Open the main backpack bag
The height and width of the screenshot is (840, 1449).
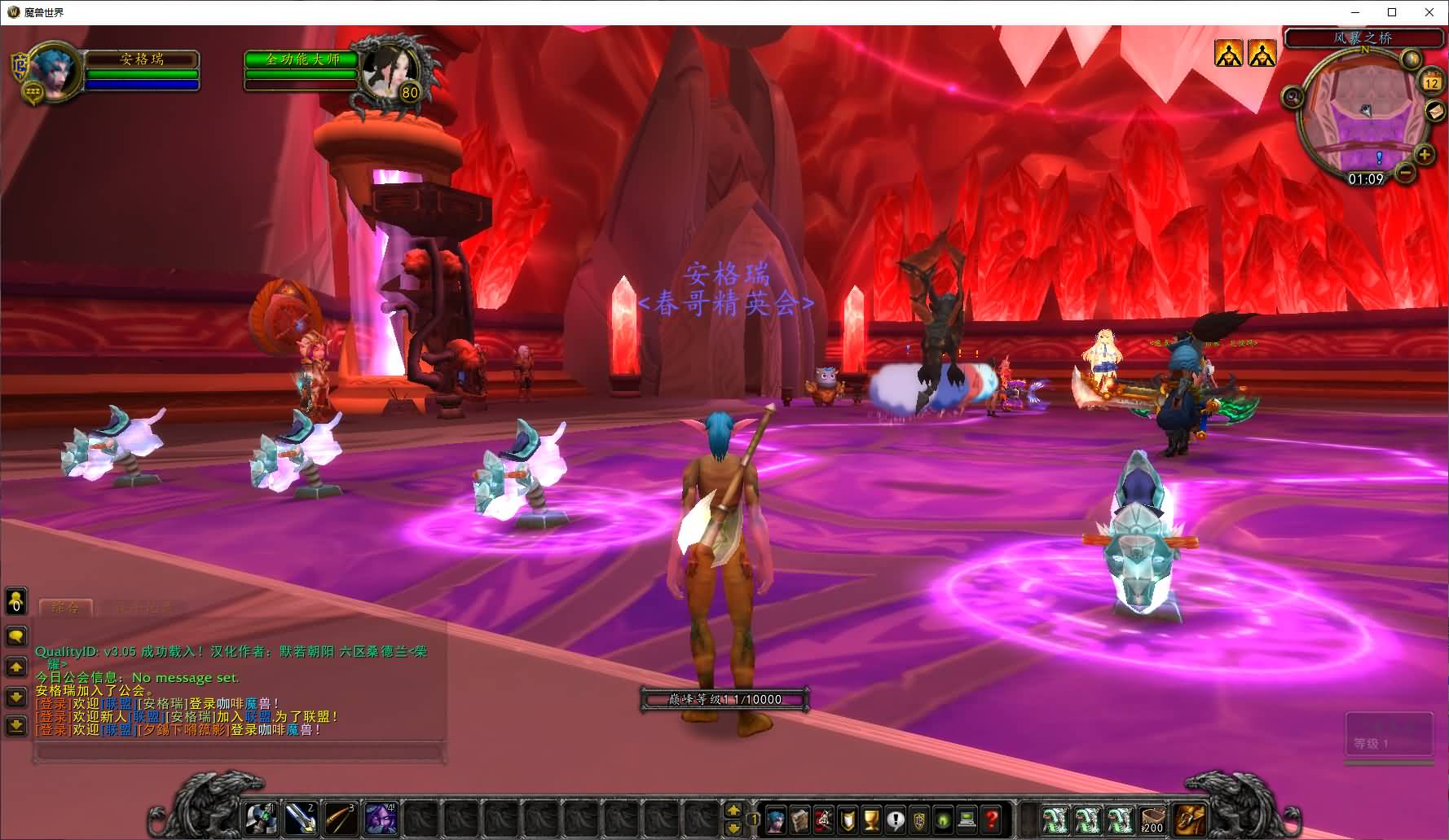[1189, 819]
